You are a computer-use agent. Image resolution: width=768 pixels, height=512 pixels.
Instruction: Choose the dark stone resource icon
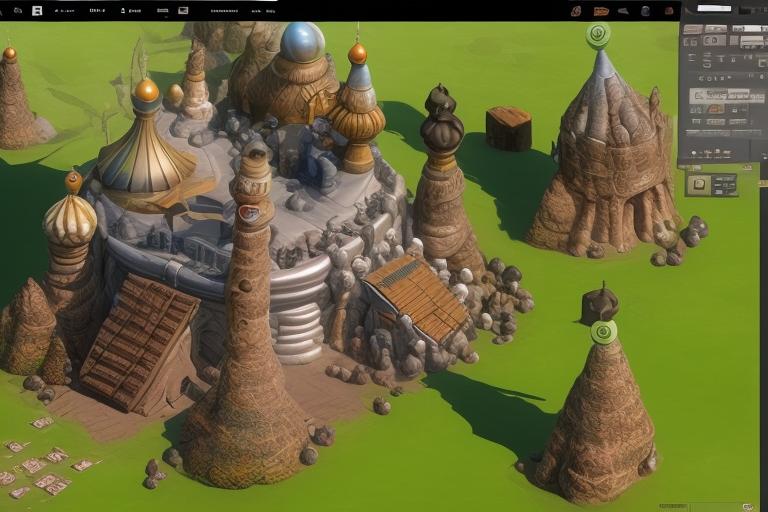645,10
